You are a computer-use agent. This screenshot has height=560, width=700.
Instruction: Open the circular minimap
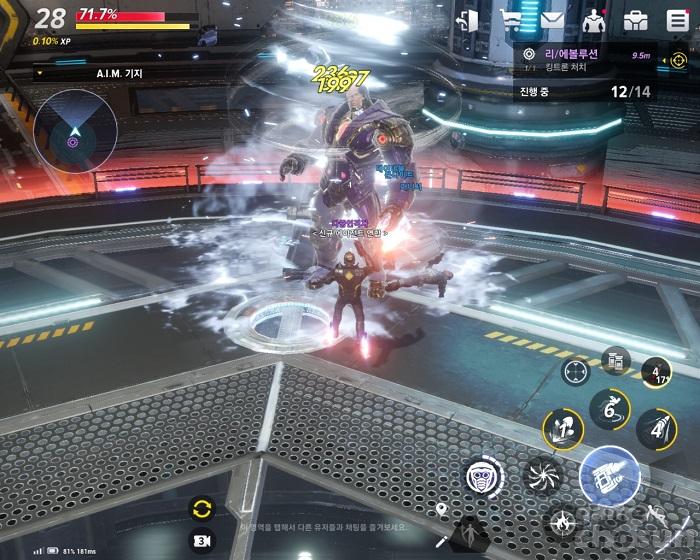[x=75, y=132]
